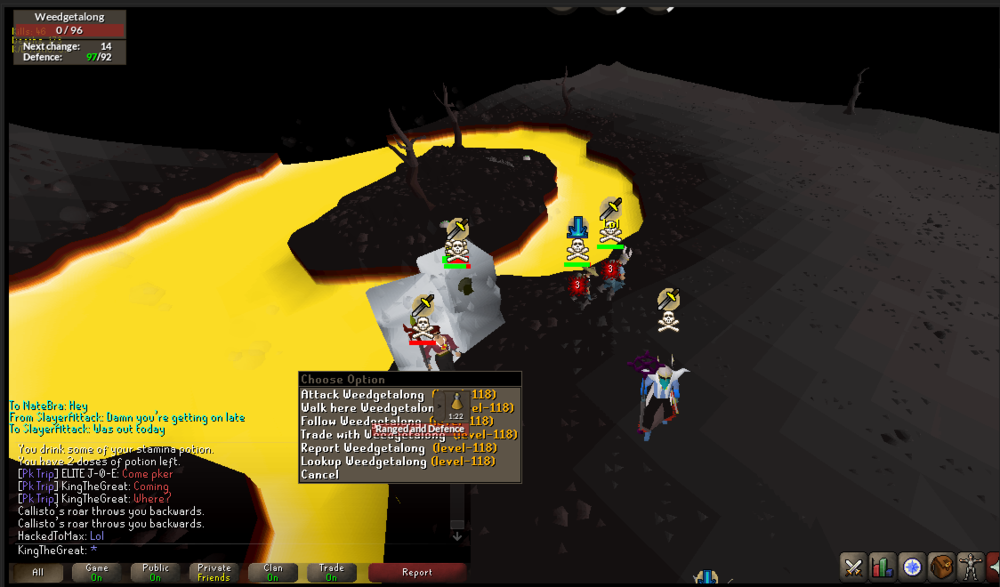Open the Combat Options crossed-swords tab

(853, 566)
